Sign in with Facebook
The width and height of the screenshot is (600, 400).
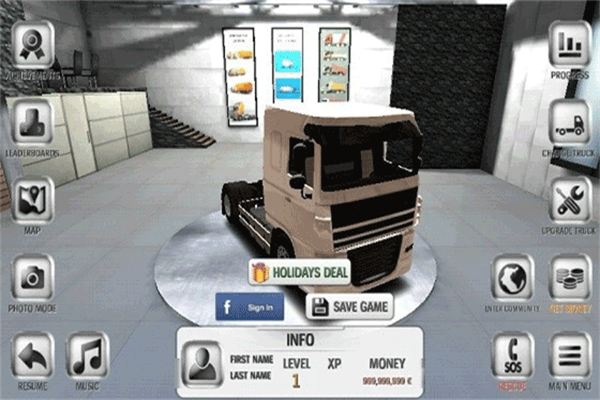point(250,306)
